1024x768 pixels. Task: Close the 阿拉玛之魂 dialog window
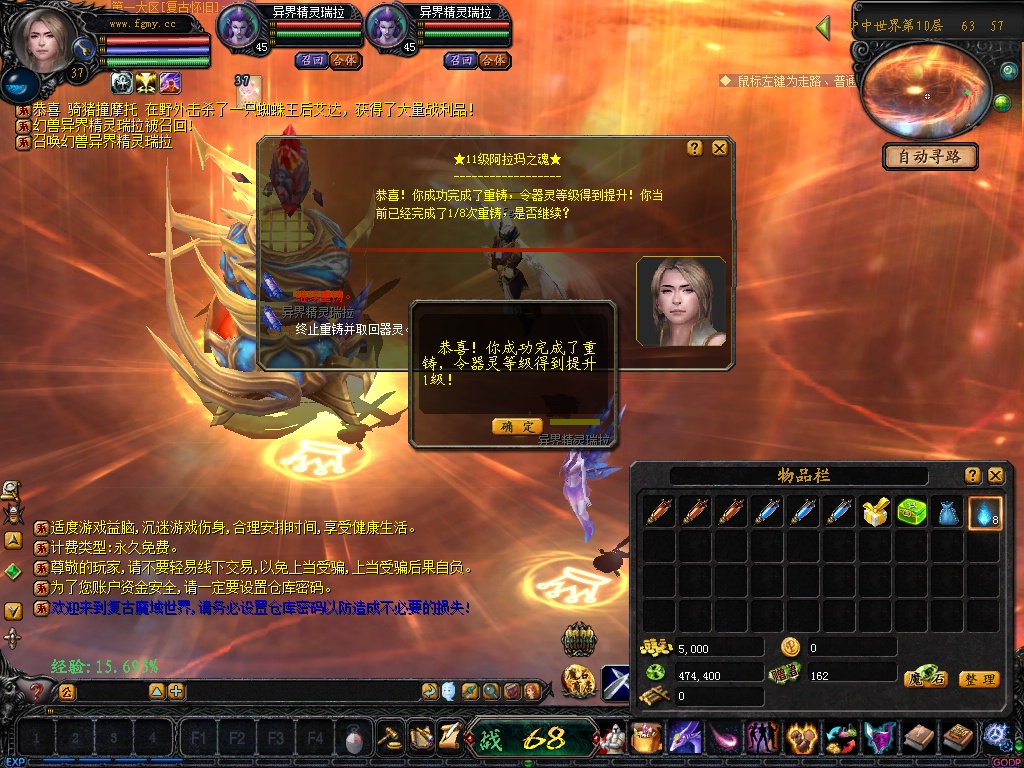pyautogui.click(x=719, y=148)
